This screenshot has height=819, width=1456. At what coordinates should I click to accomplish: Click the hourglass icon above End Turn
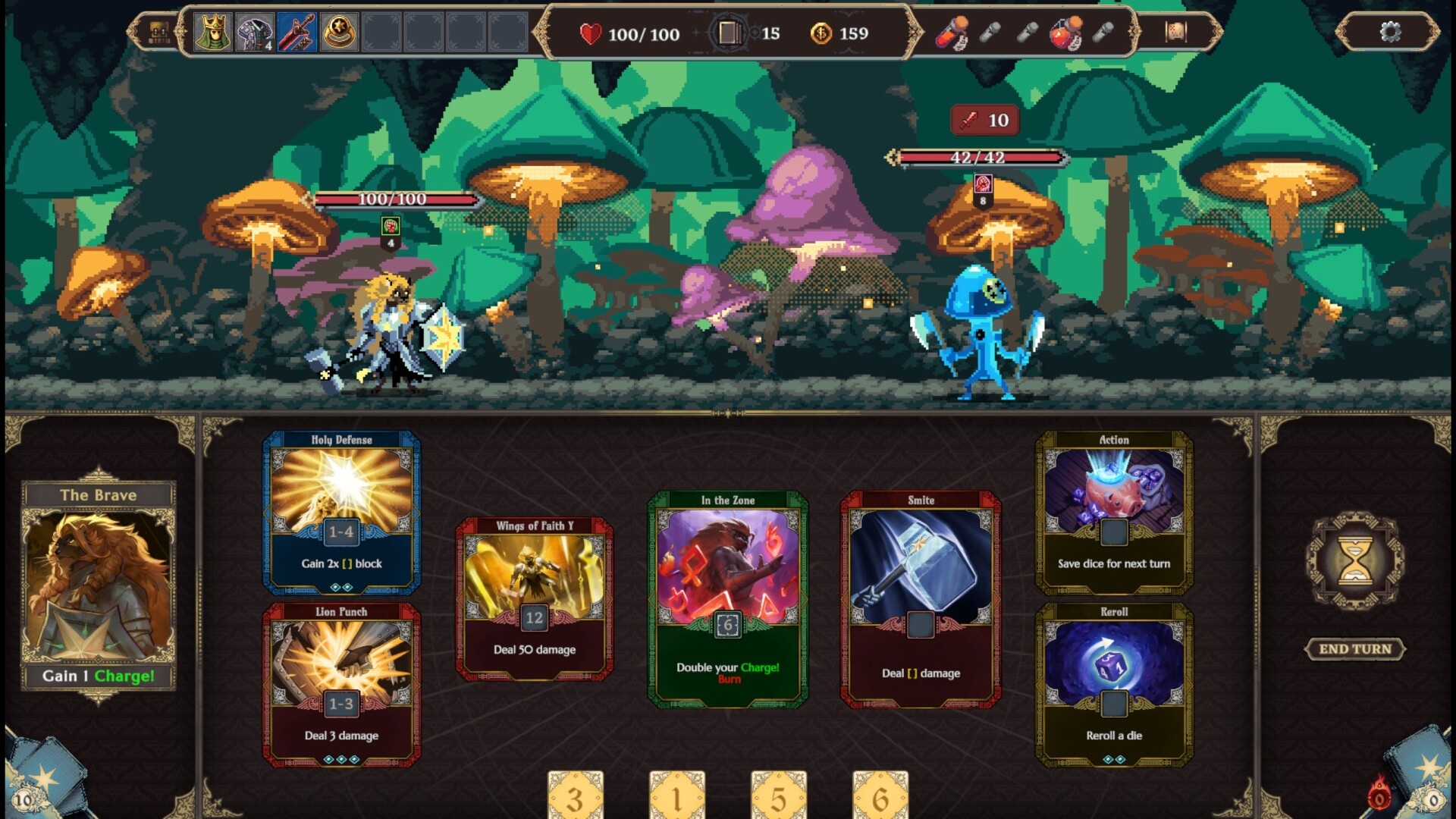pos(1356,561)
